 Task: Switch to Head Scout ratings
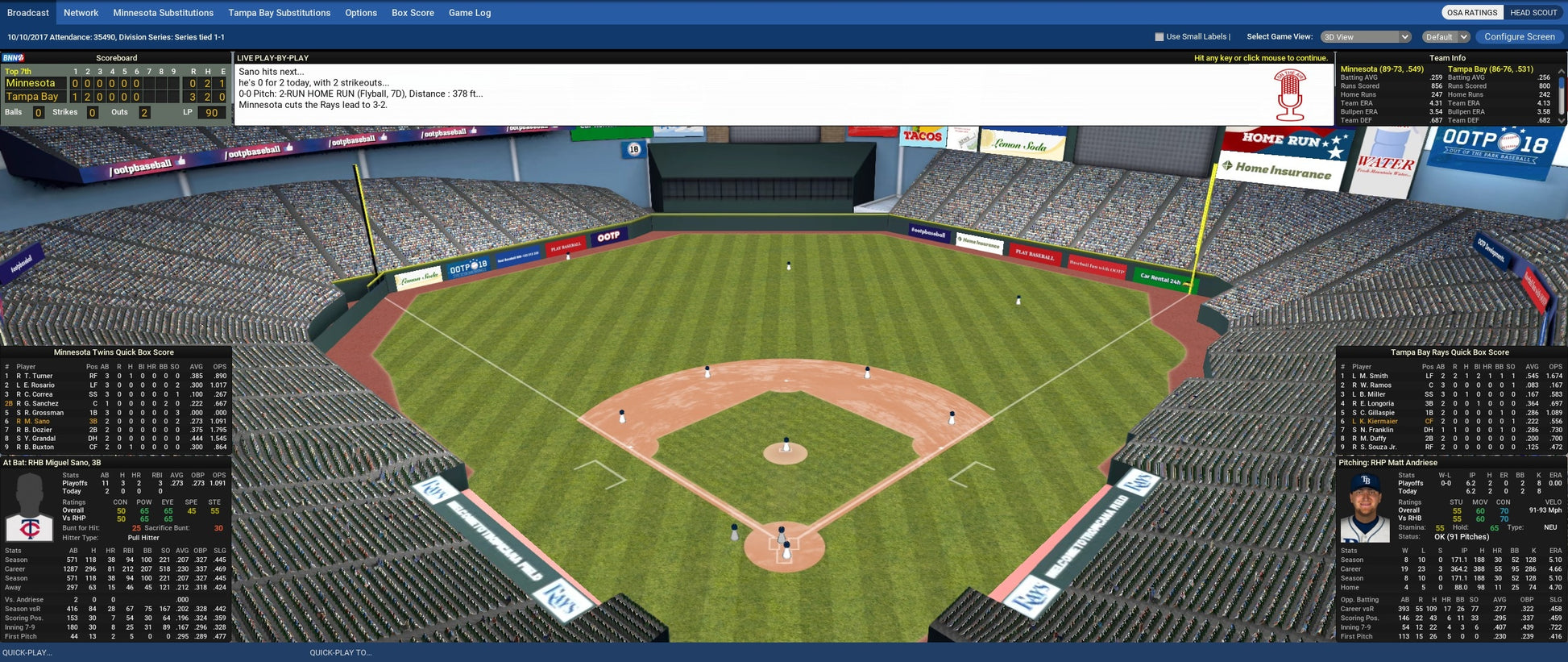point(1533,13)
